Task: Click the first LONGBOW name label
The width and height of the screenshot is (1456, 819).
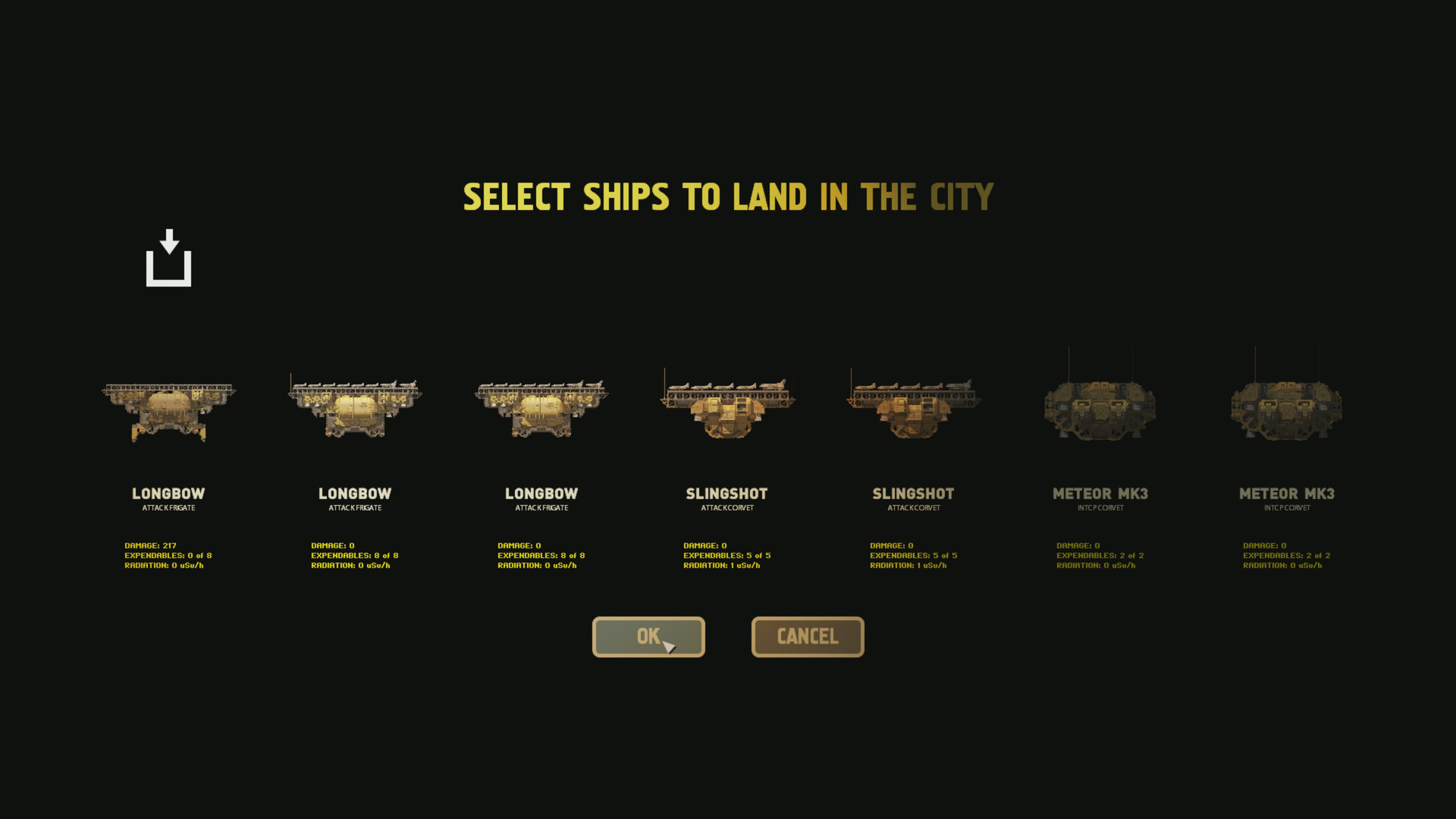Action: pyautogui.click(x=168, y=494)
